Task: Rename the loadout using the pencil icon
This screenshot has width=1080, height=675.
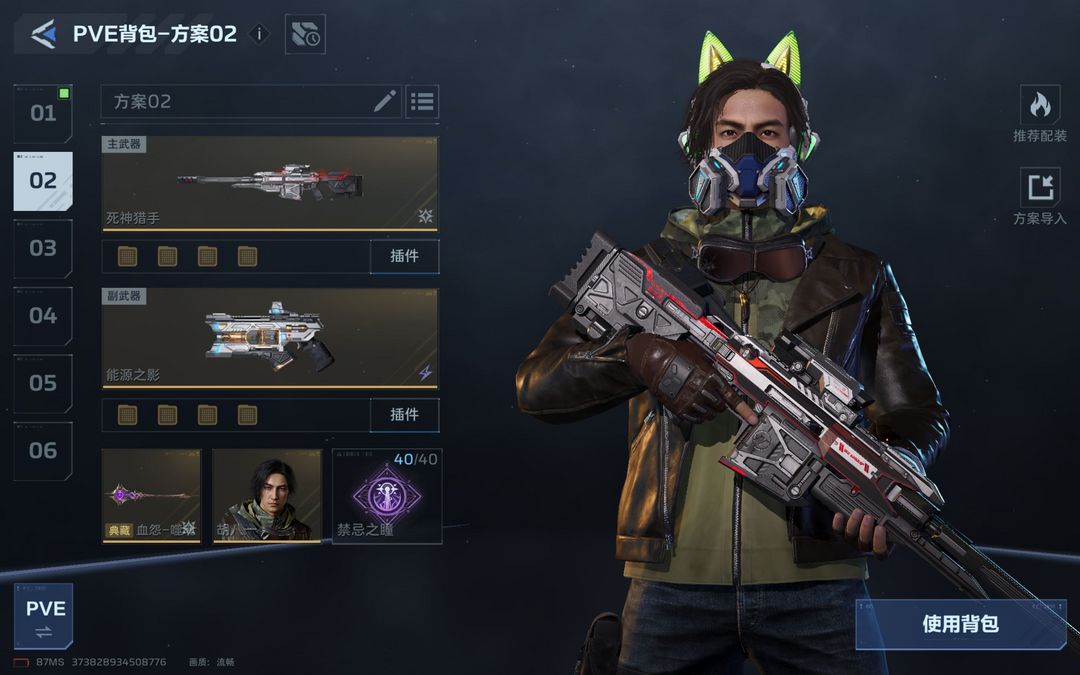Action: (385, 101)
